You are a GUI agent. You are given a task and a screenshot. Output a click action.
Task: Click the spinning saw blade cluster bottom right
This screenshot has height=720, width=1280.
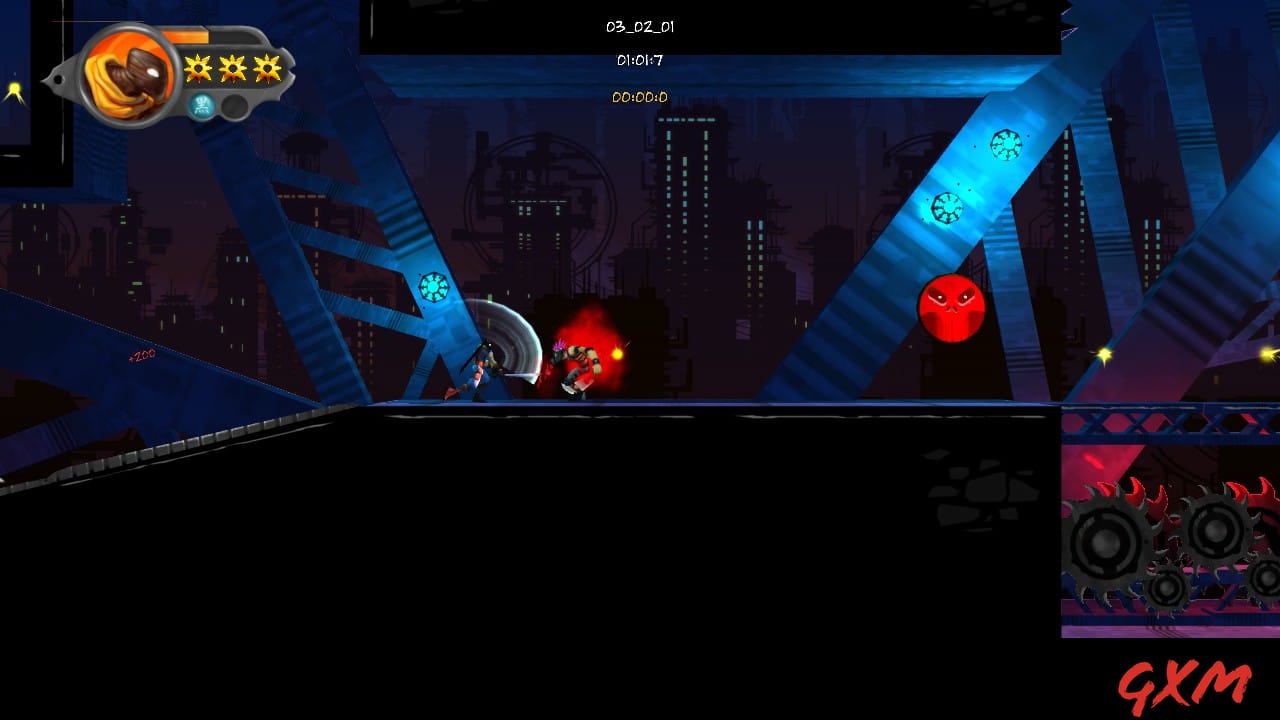pos(1165,540)
